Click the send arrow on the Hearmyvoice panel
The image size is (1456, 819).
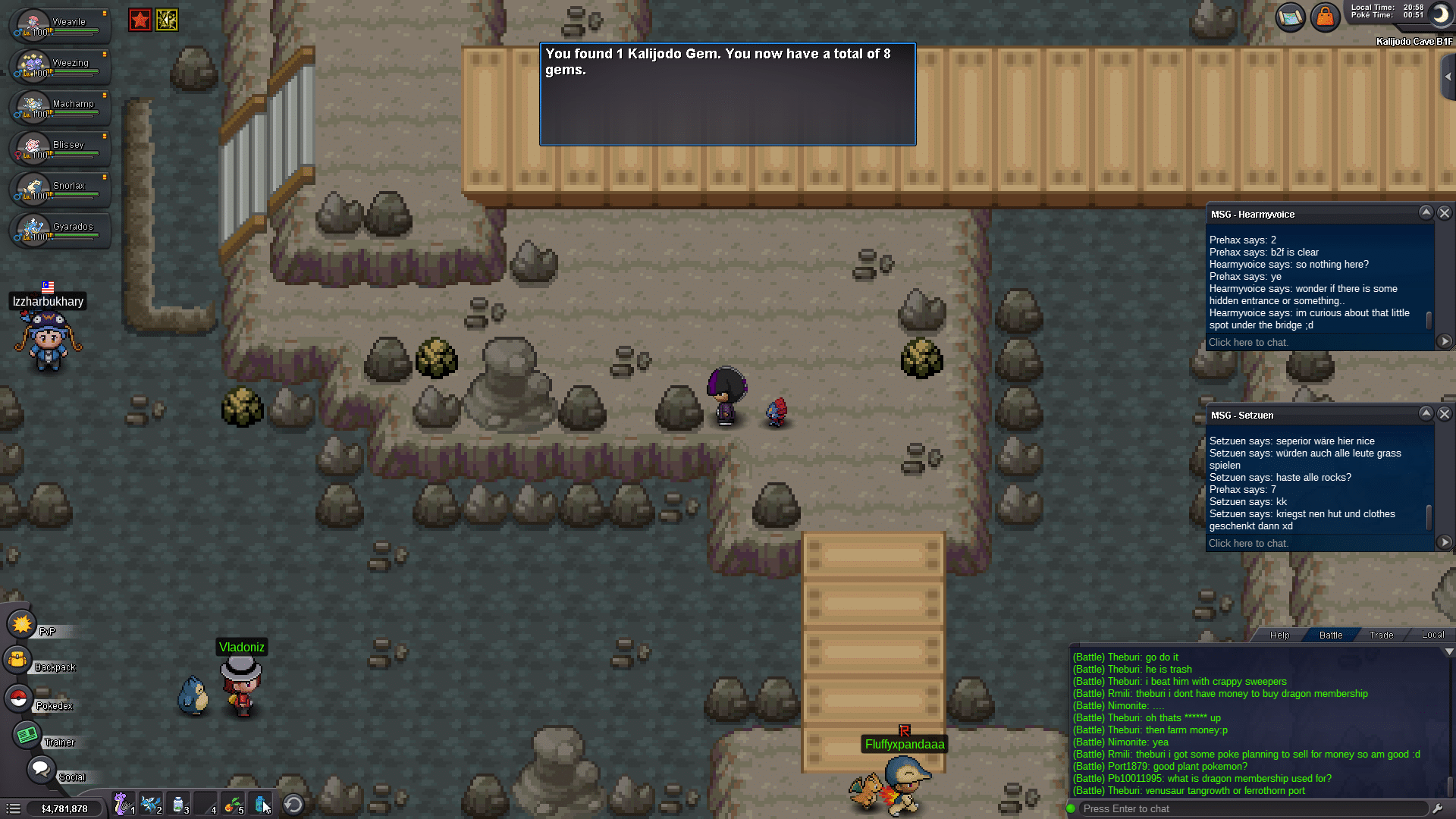(1443, 341)
